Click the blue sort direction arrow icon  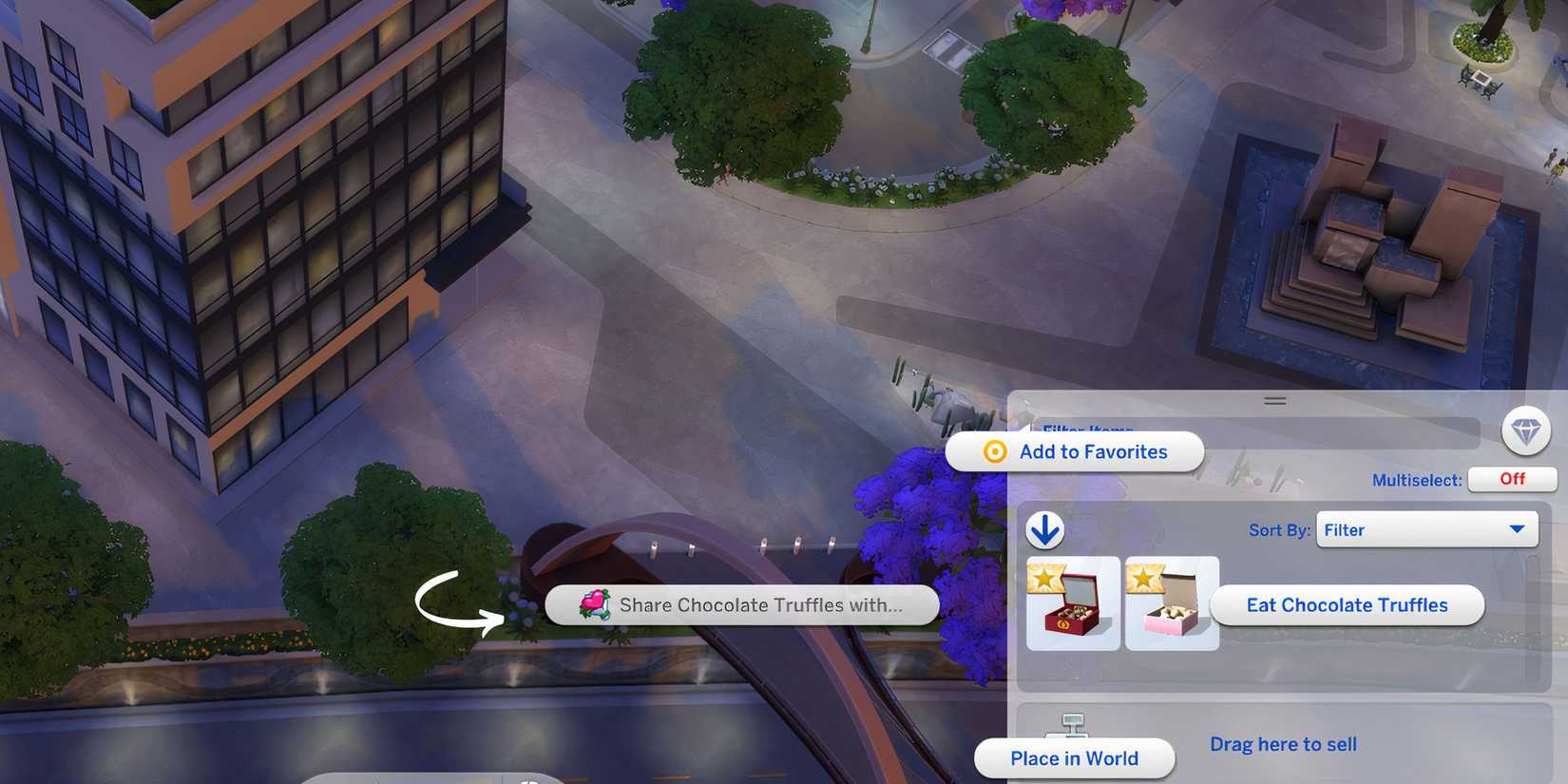1045,529
